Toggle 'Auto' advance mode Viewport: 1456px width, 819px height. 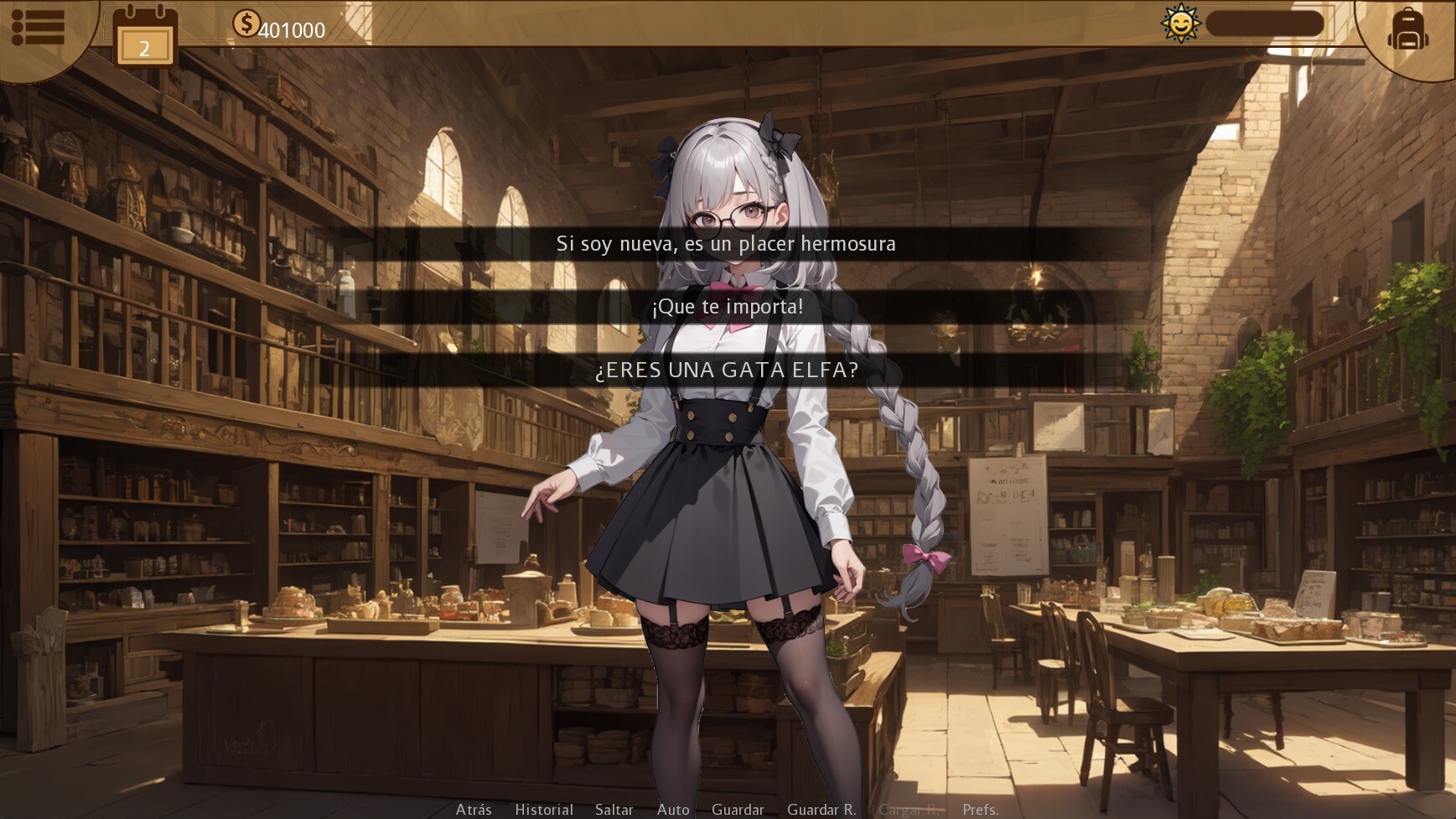coord(673,810)
